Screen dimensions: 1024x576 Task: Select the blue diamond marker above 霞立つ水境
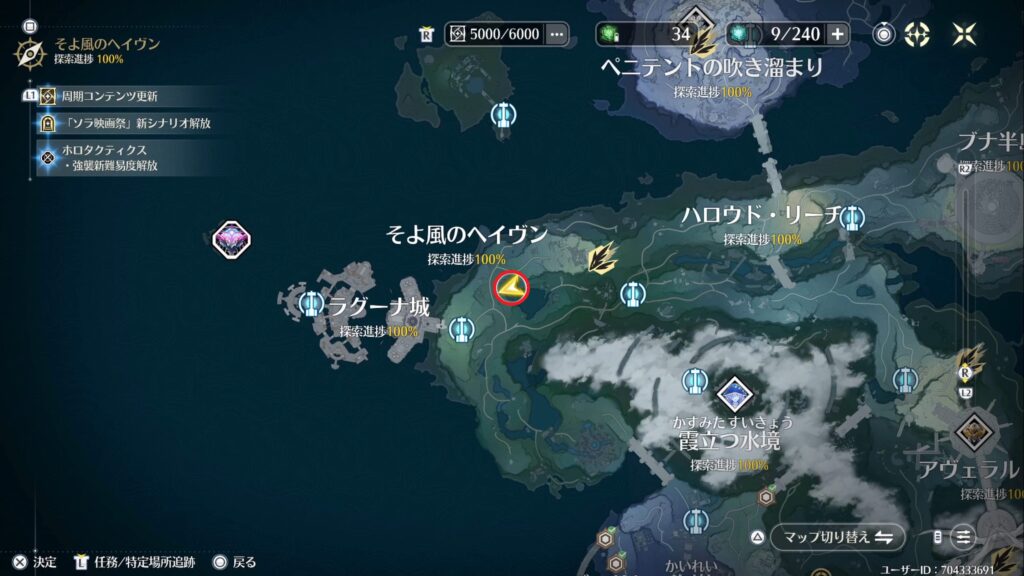[x=735, y=393]
